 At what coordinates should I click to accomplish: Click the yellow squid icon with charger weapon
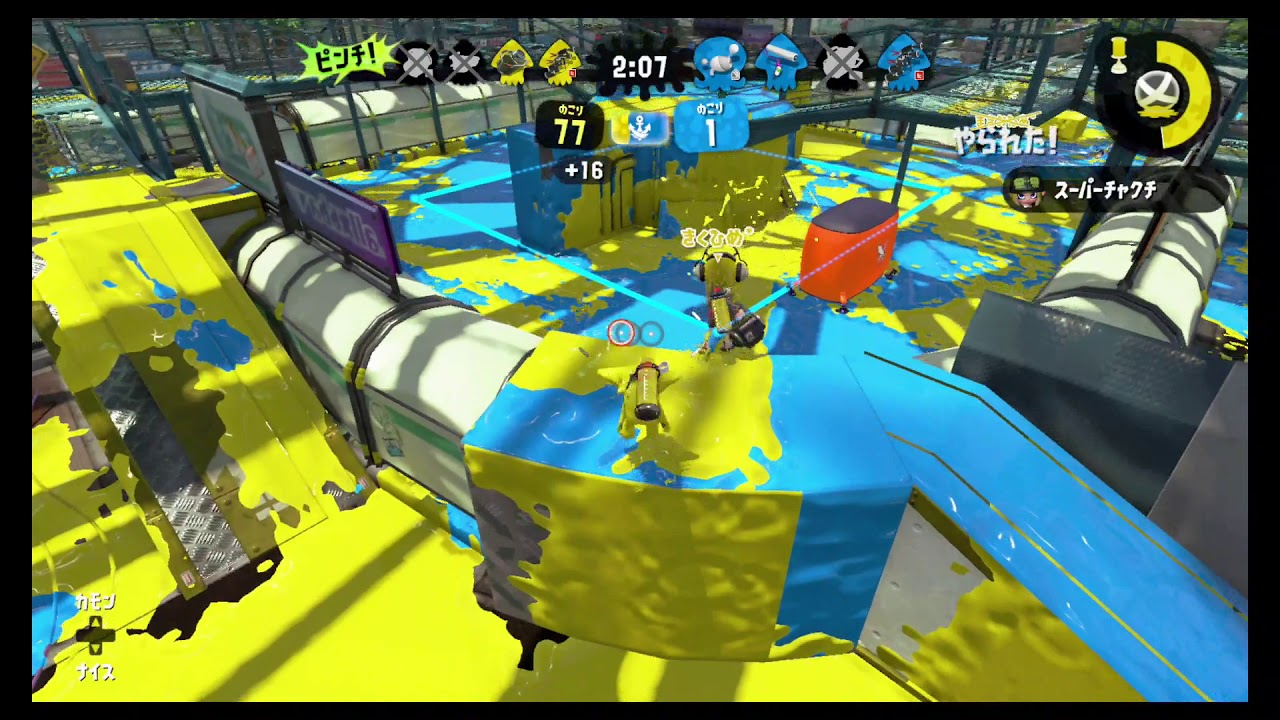click(559, 65)
